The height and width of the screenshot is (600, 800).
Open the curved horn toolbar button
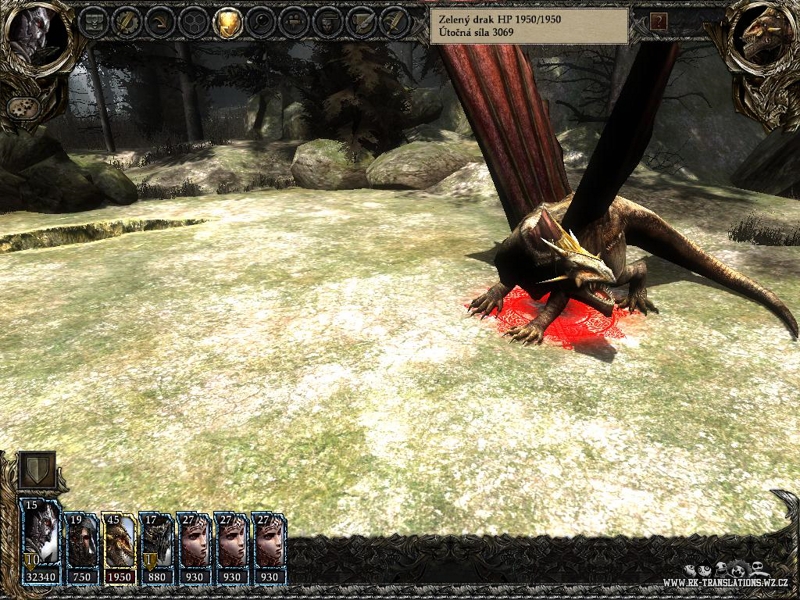click(160, 21)
